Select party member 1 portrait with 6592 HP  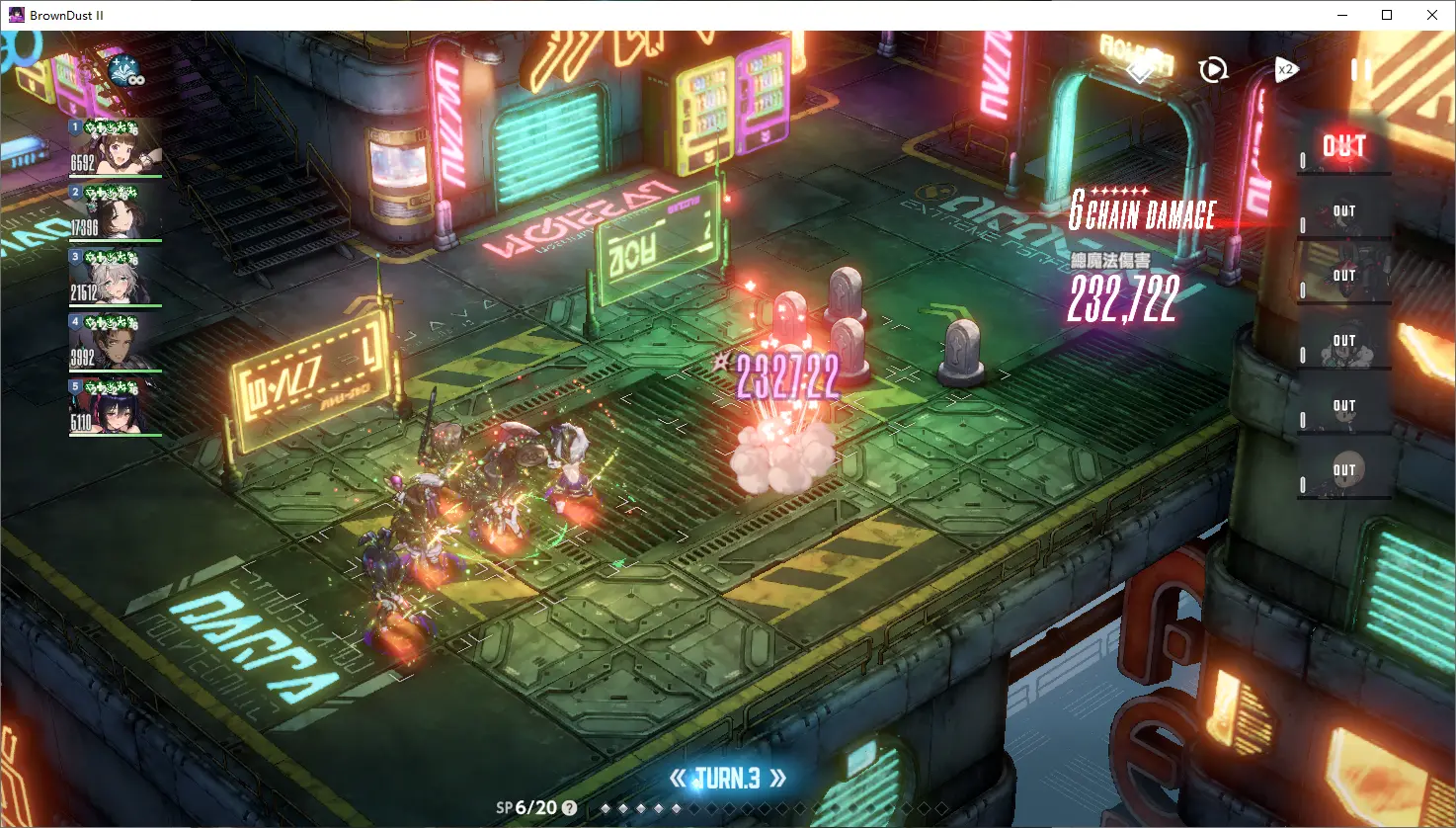pos(115,148)
